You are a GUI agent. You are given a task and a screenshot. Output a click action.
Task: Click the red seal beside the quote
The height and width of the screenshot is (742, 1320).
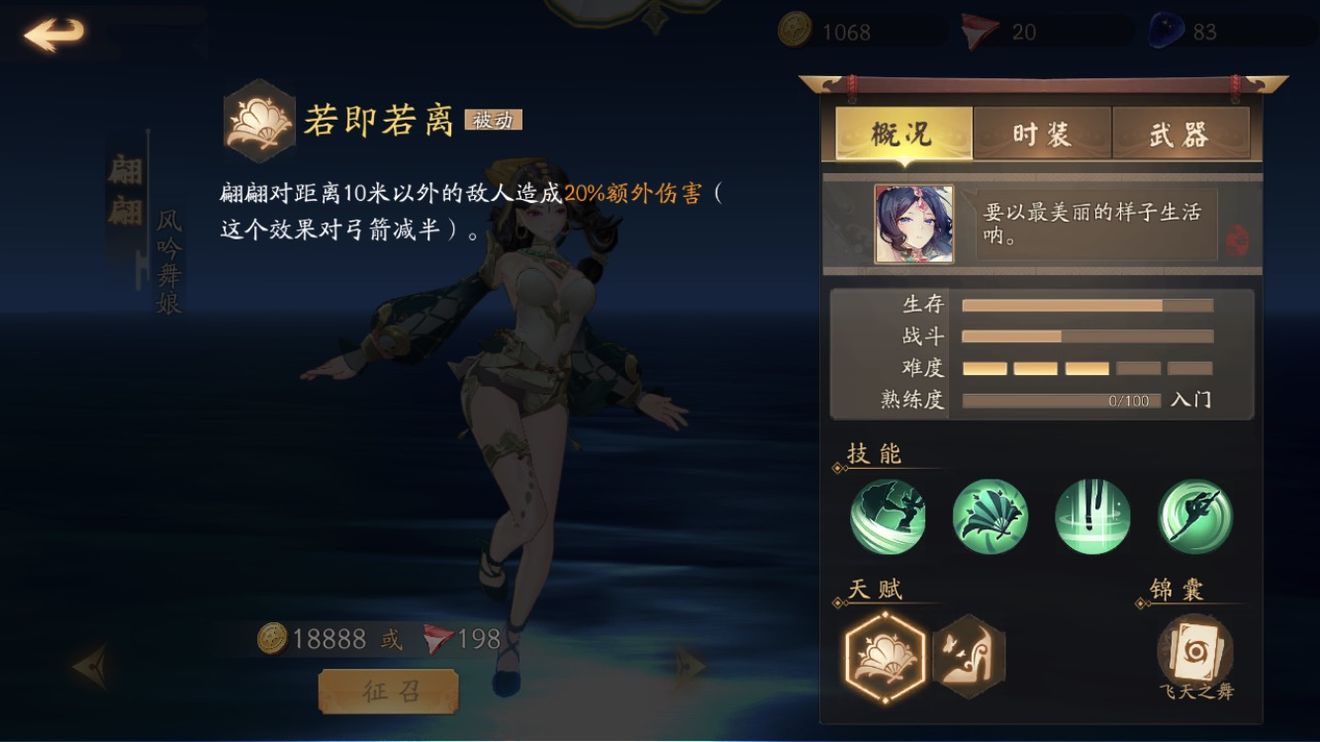(1237, 240)
